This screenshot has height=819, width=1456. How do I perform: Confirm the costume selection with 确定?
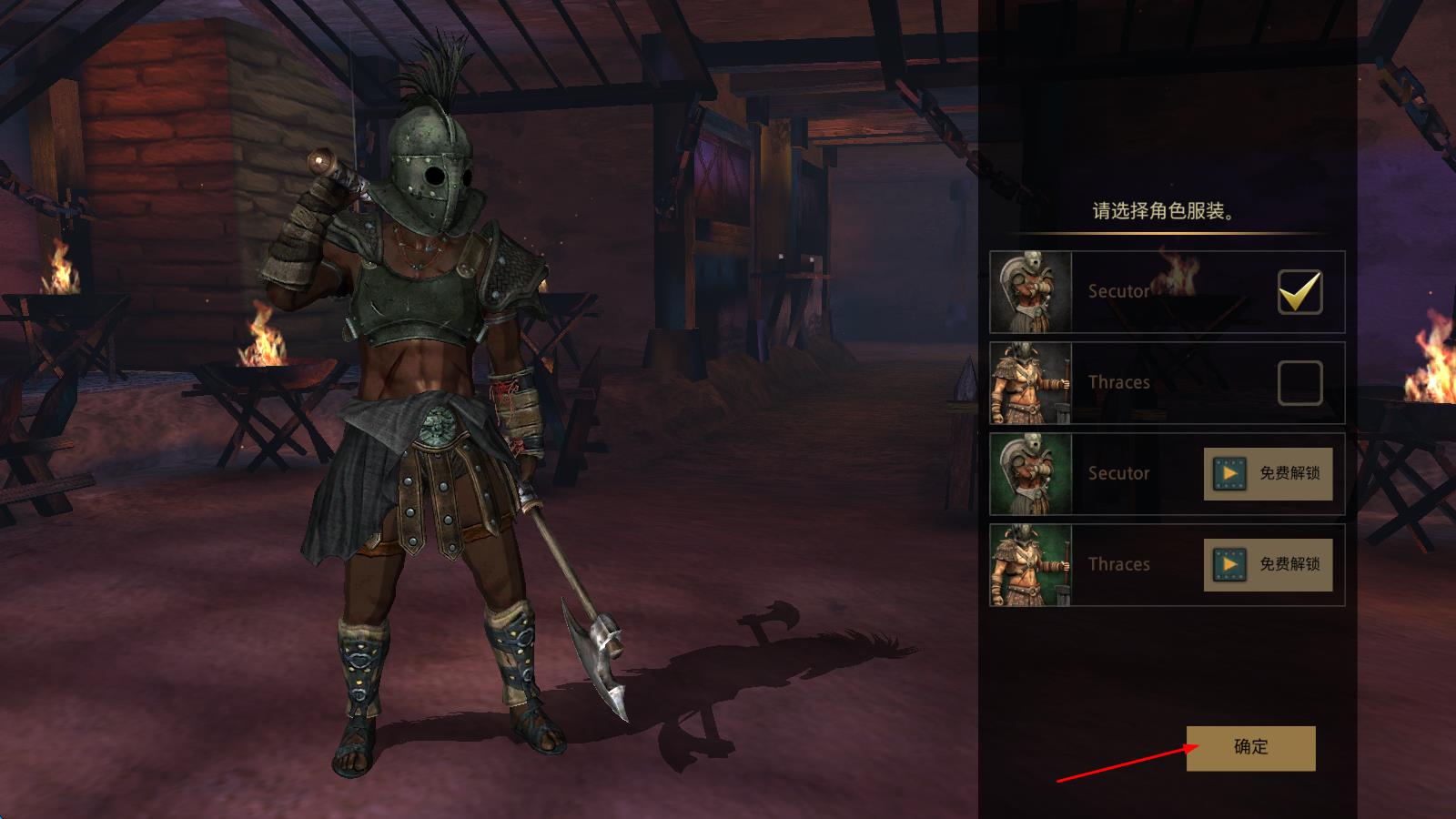point(1250,748)
